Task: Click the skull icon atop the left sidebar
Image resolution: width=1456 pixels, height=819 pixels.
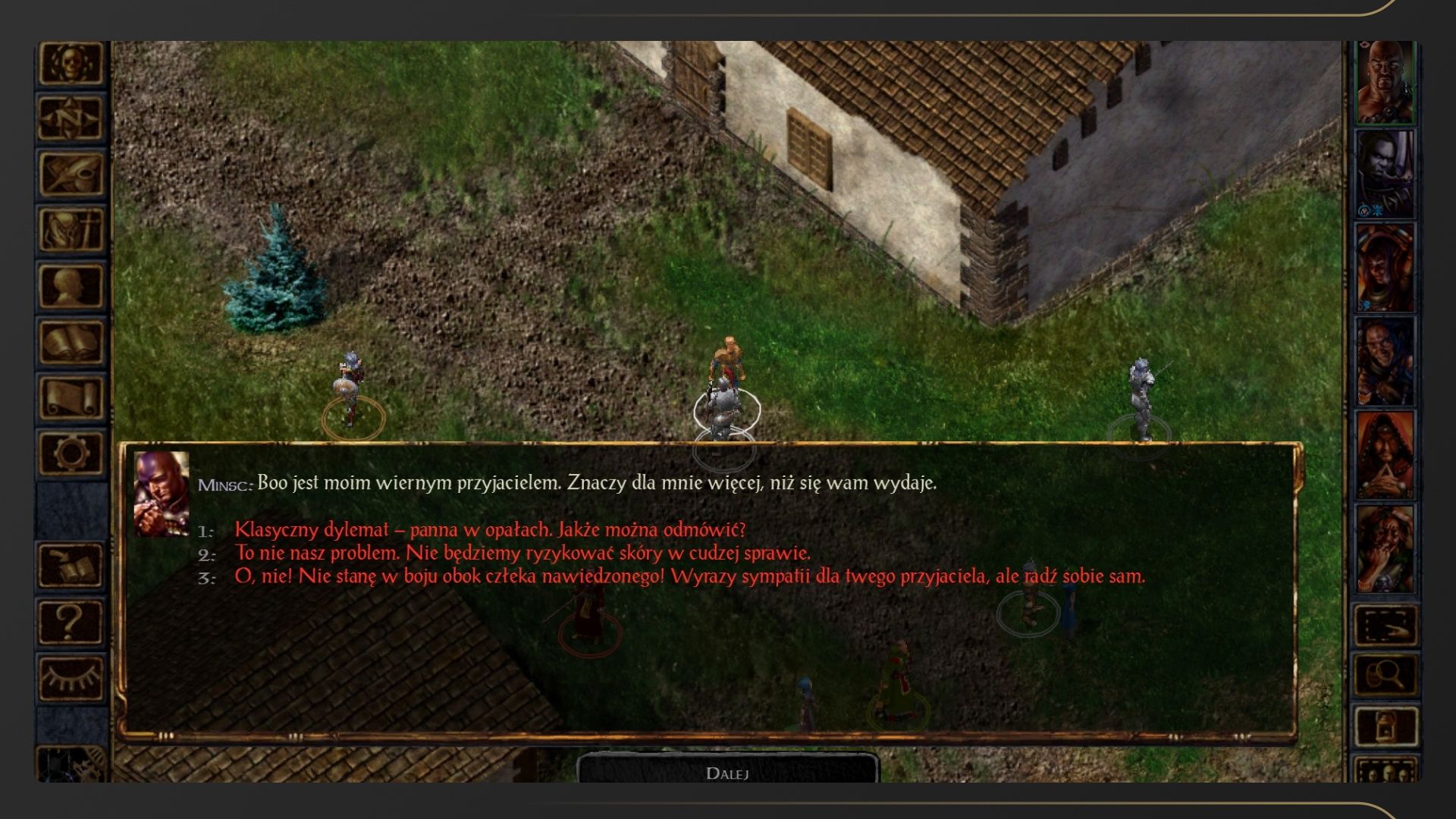Action: click(x=71, y=62)
